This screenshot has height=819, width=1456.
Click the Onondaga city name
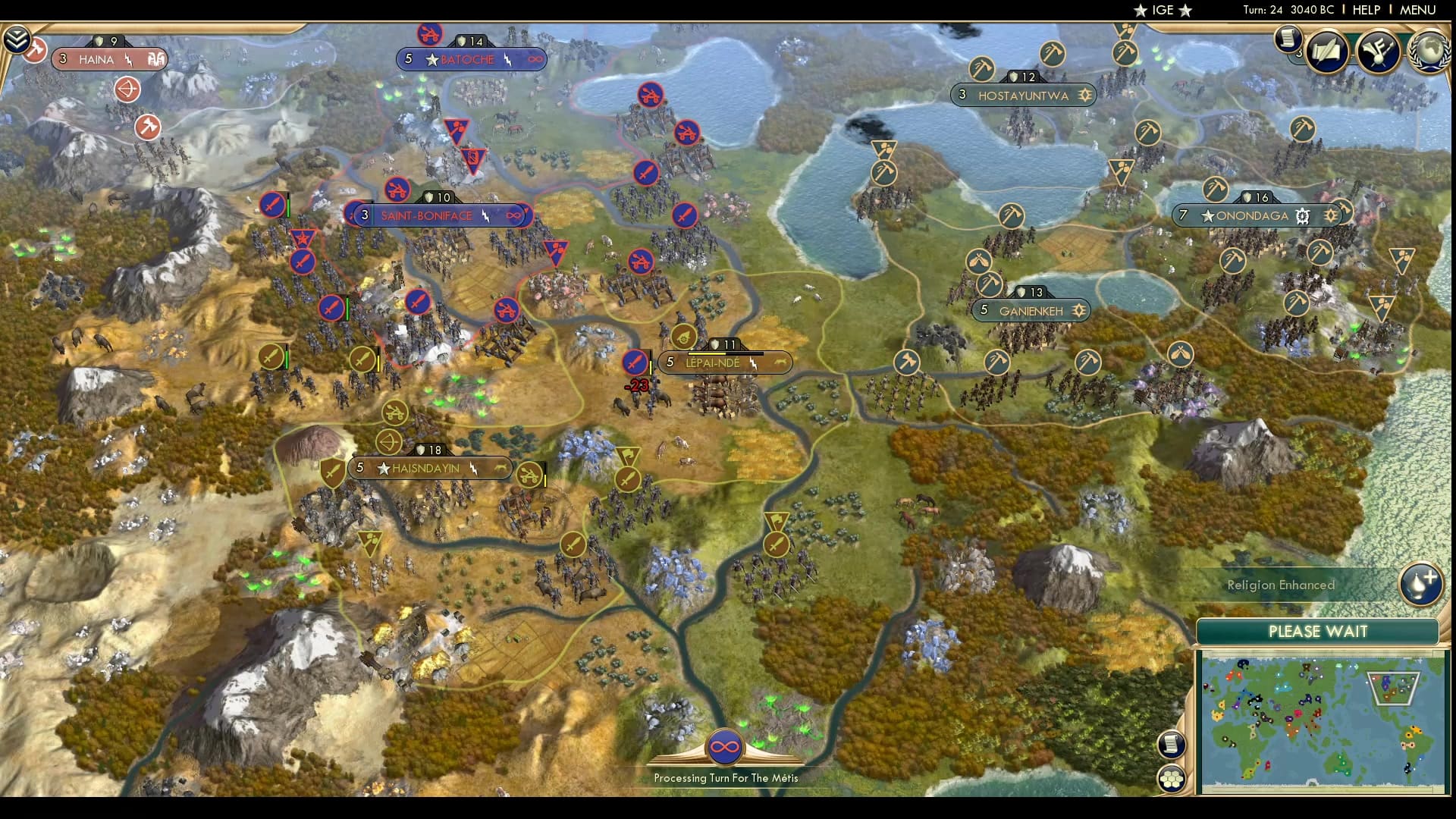click(x=1253, y=215)
